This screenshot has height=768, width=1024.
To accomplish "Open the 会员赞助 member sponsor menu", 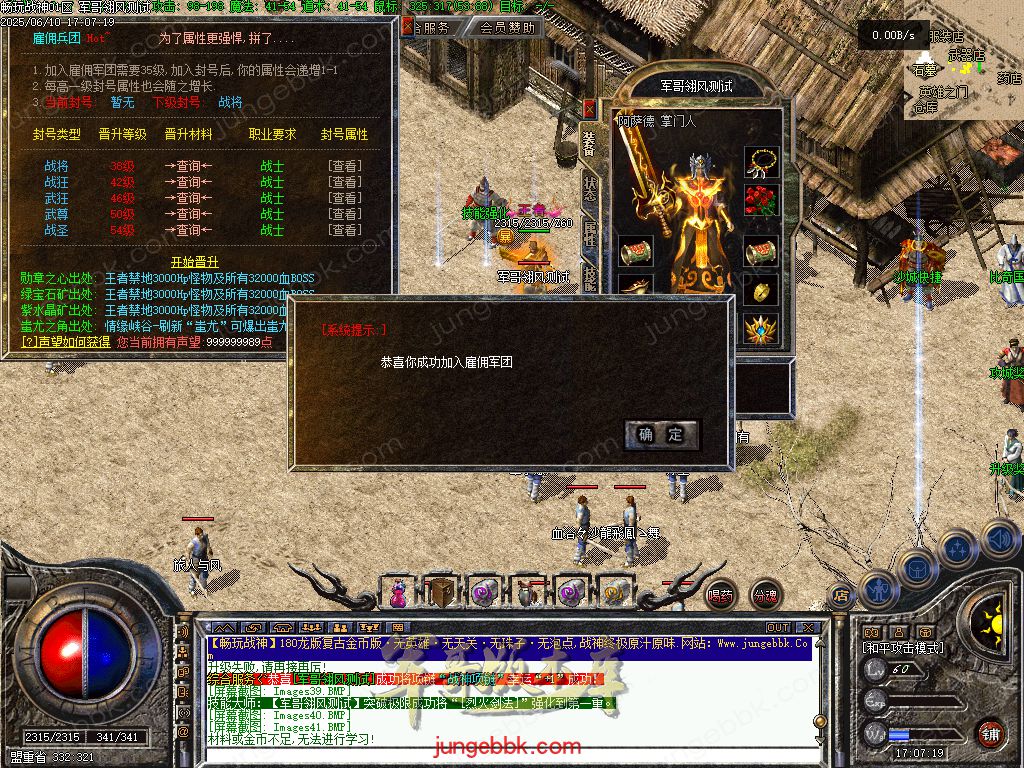I will click(506, 28).
